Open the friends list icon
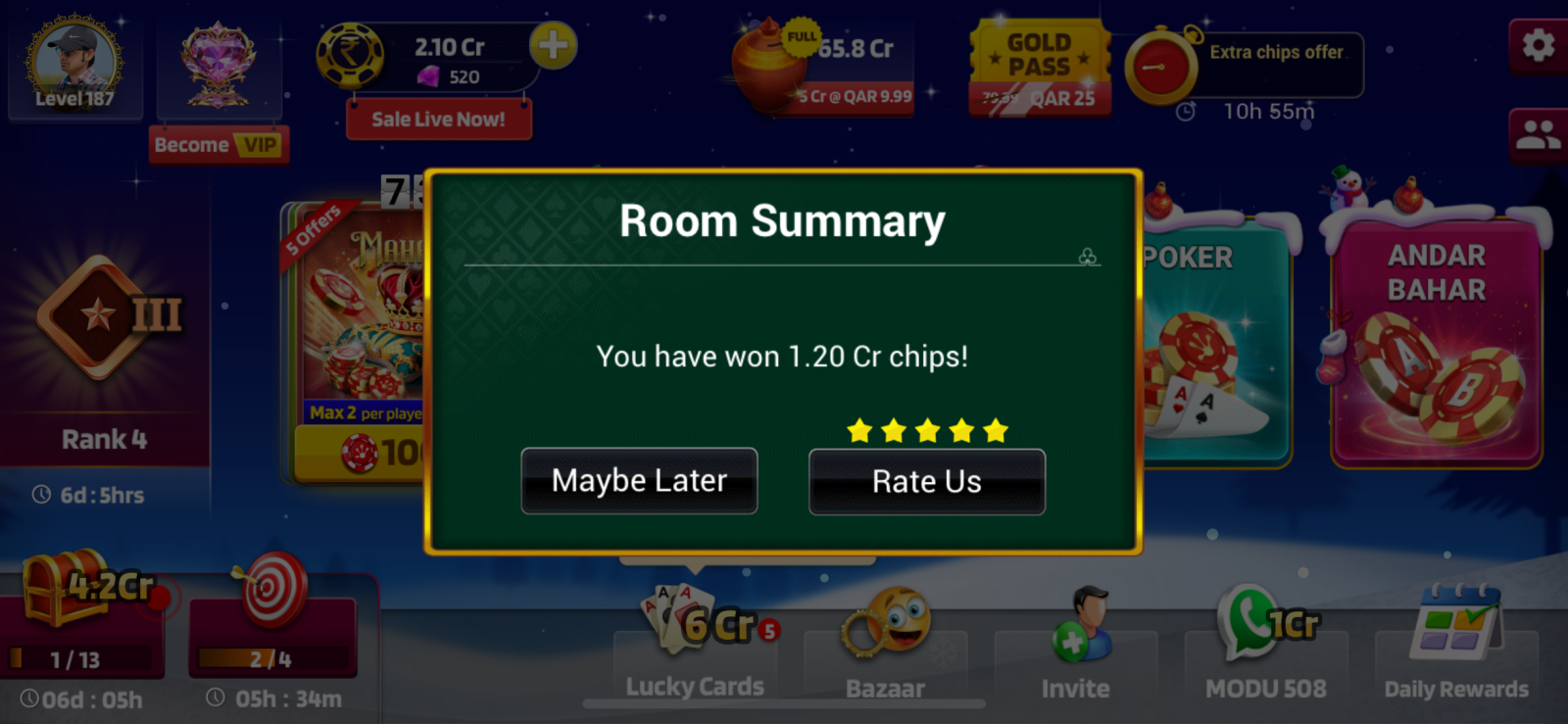This screenshot has width=1568, height=724. [1538, 135]
